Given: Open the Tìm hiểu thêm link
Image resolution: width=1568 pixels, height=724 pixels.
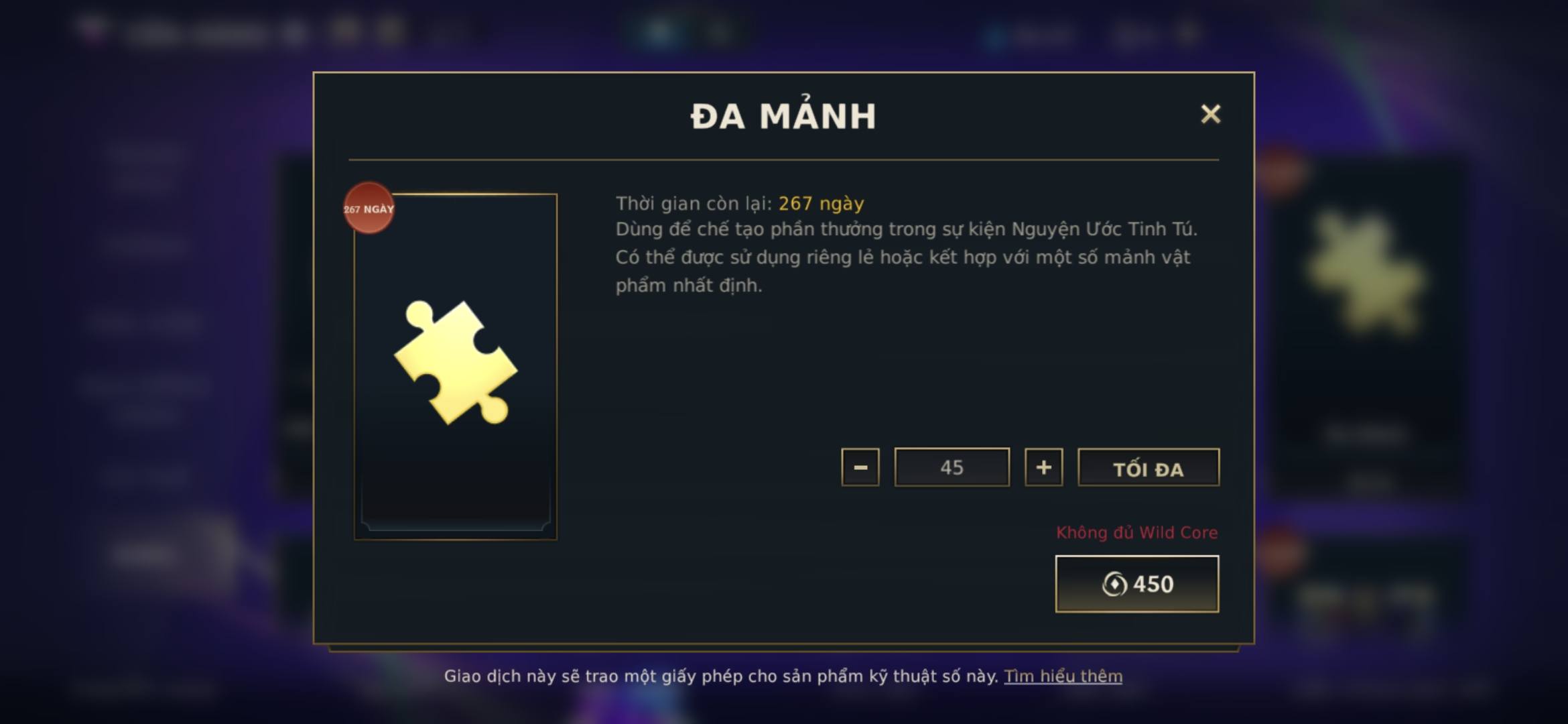Looking at the screenshot, I should coord(1063,676).
